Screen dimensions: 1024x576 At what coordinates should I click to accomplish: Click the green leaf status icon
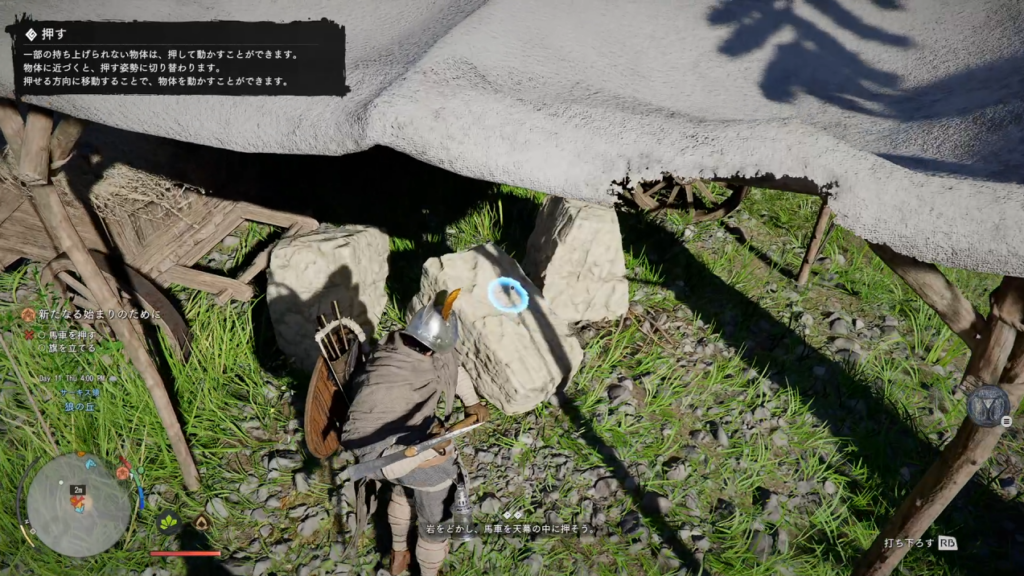pos(168,522)
